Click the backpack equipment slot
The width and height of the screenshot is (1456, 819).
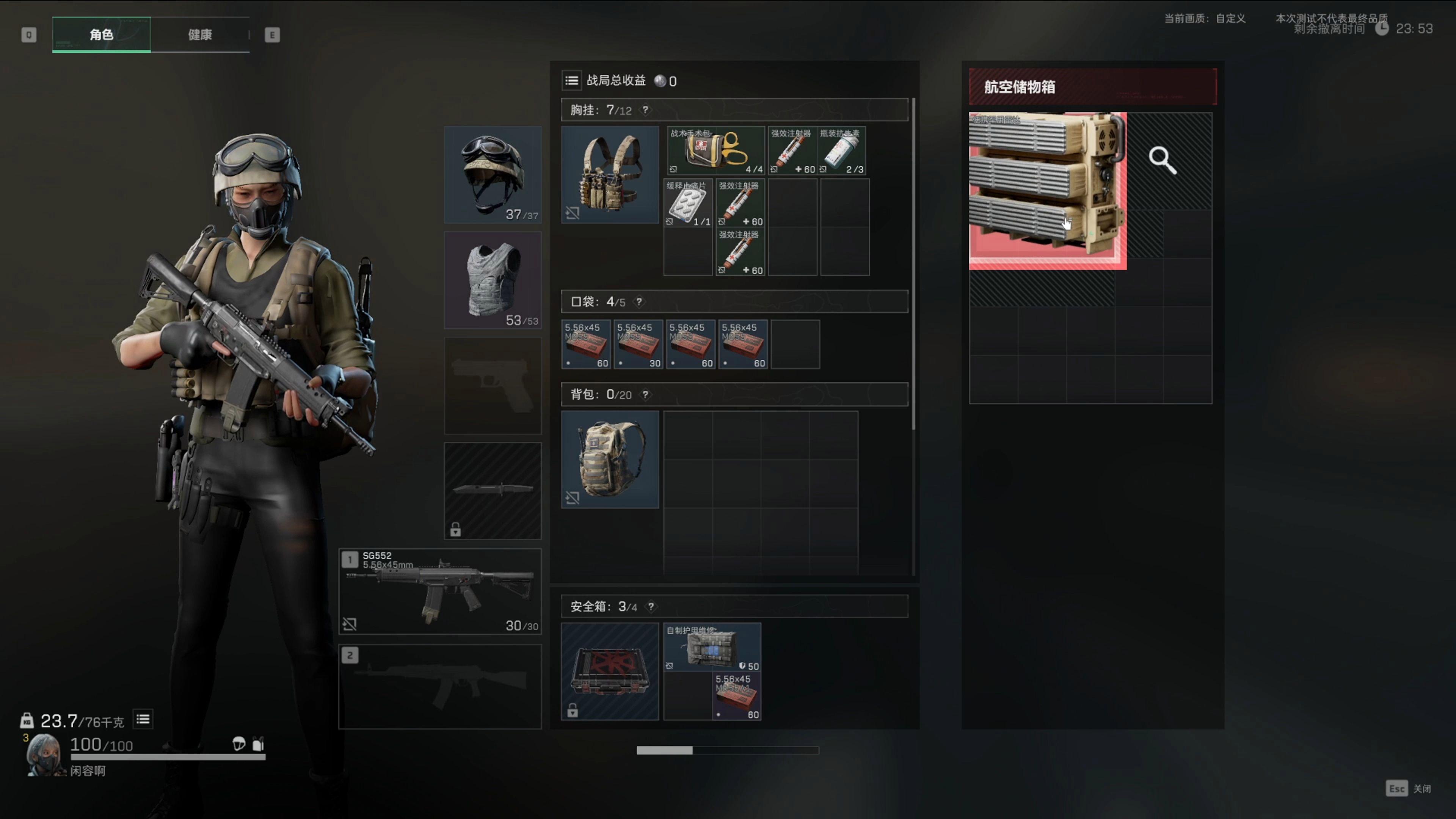click(x=609, y=459)
